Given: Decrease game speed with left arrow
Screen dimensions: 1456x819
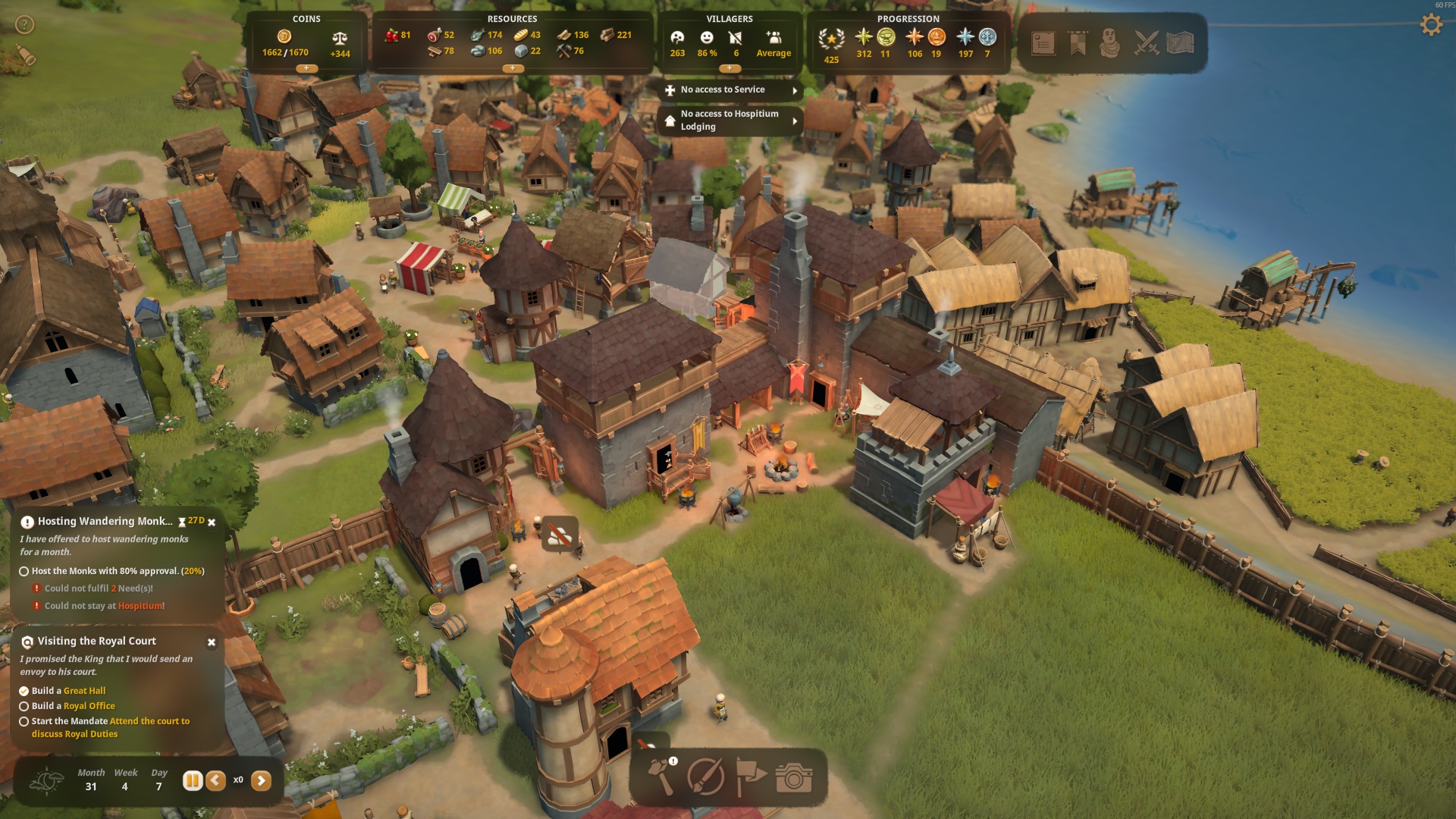Looking at the screenshot, I should [x=216, y=780].
